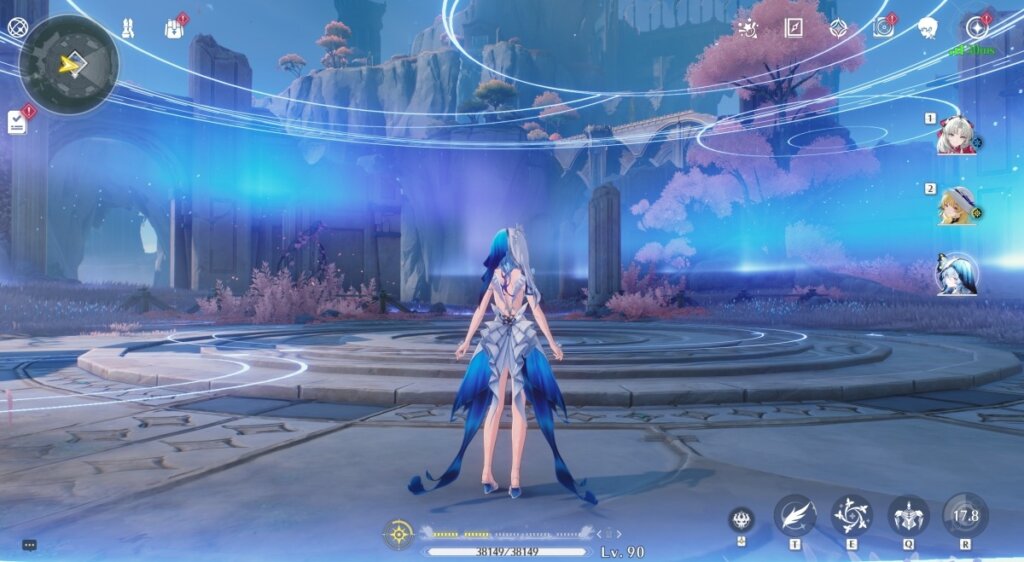Open the camera-like icon with red alert
The width and height of the screenshot is (1024, 562).
882,28
